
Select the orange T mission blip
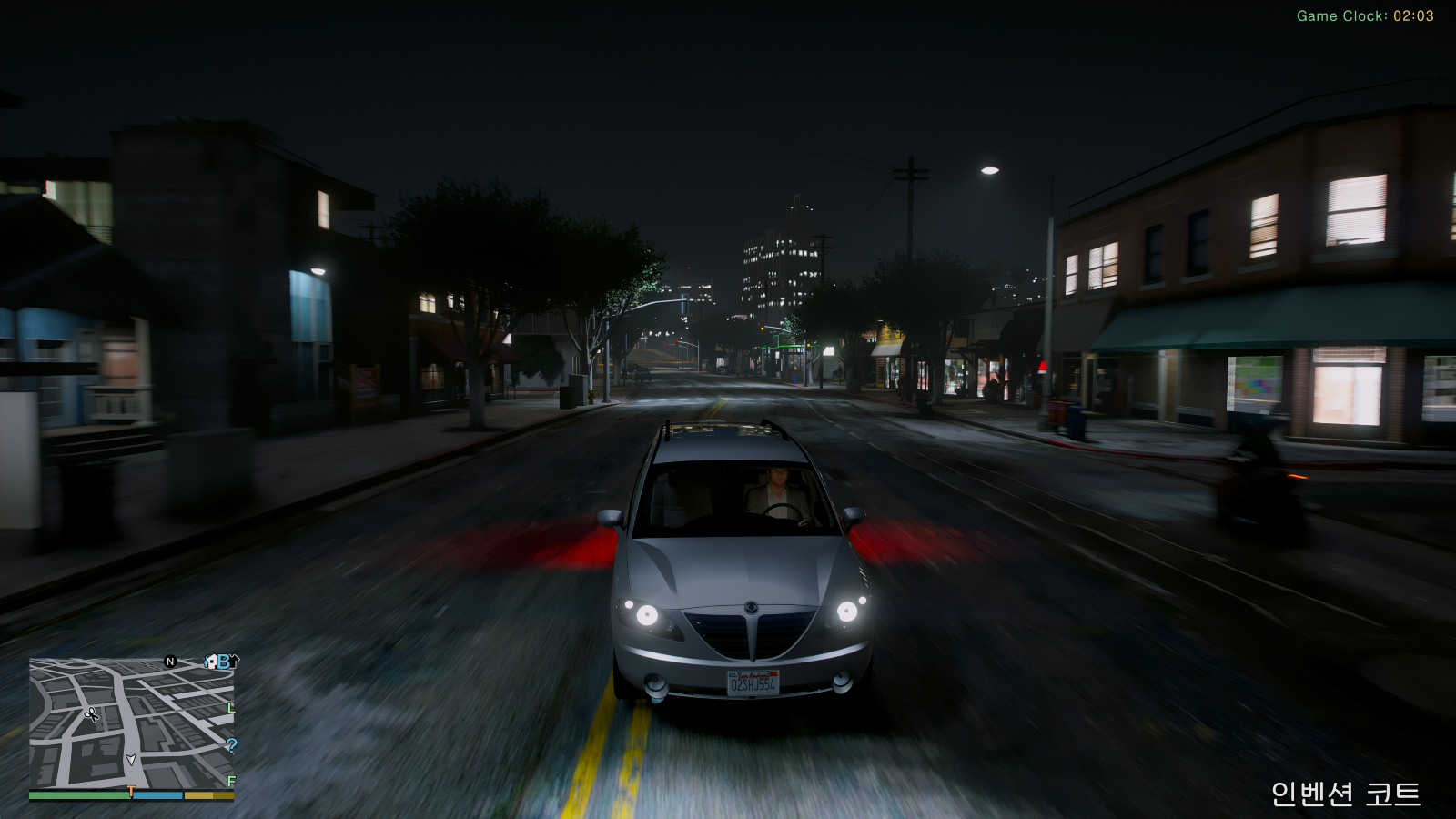[x=131, y=792]
